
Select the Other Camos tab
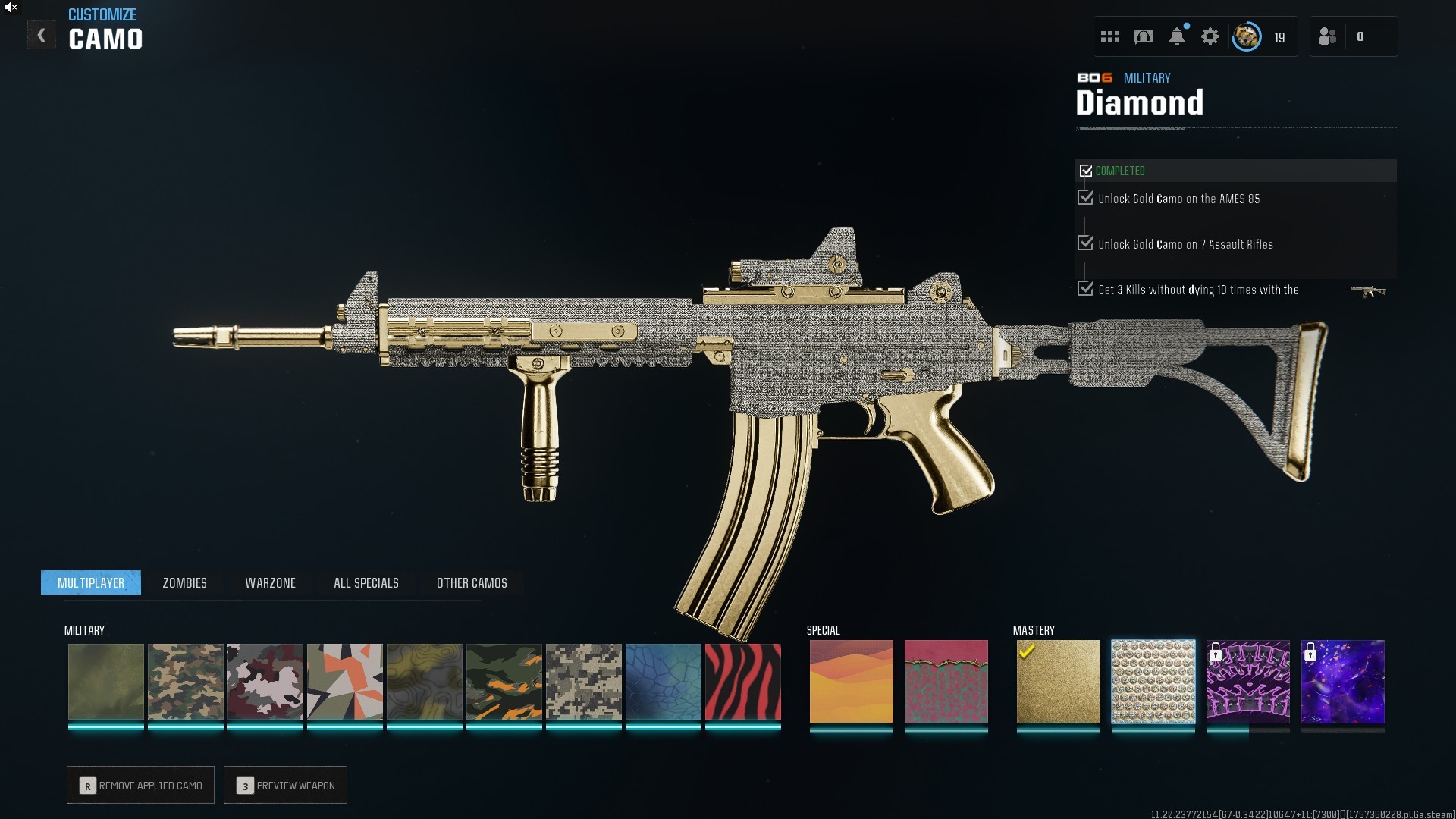coord(472,582)
